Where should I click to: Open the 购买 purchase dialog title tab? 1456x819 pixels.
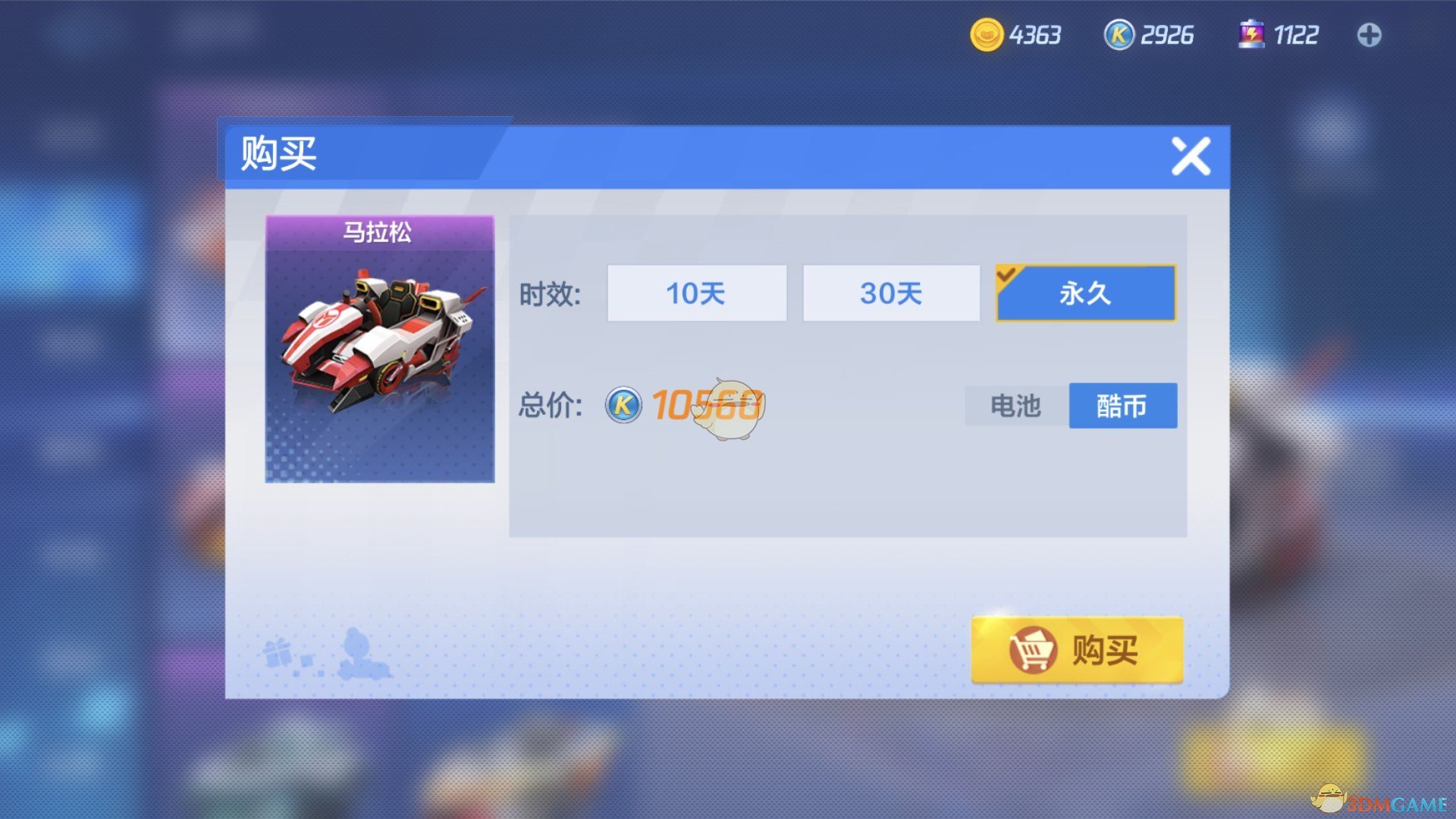(278, 154)
